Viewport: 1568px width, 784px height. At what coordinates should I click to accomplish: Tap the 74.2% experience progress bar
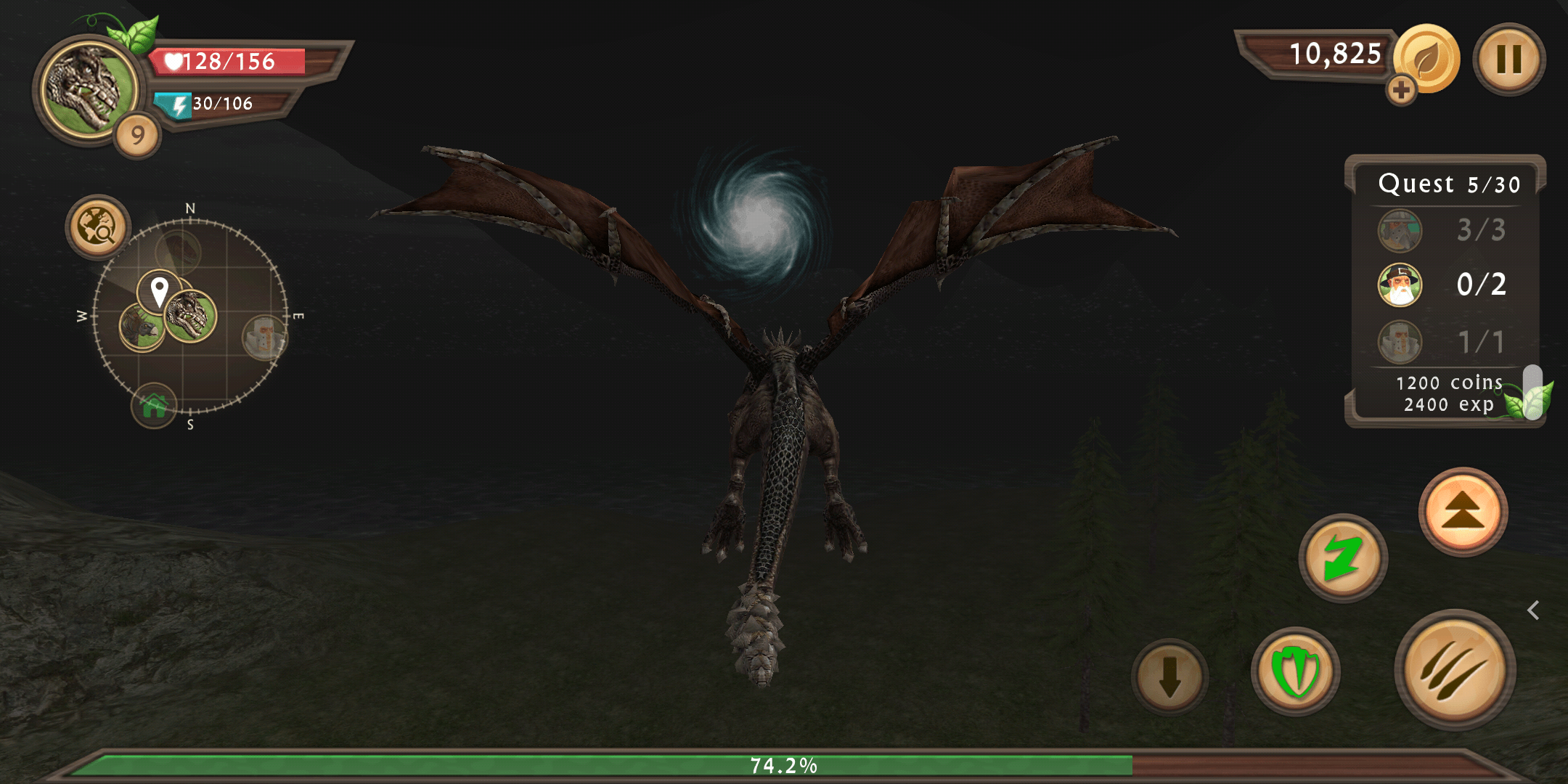click(784, 764)
